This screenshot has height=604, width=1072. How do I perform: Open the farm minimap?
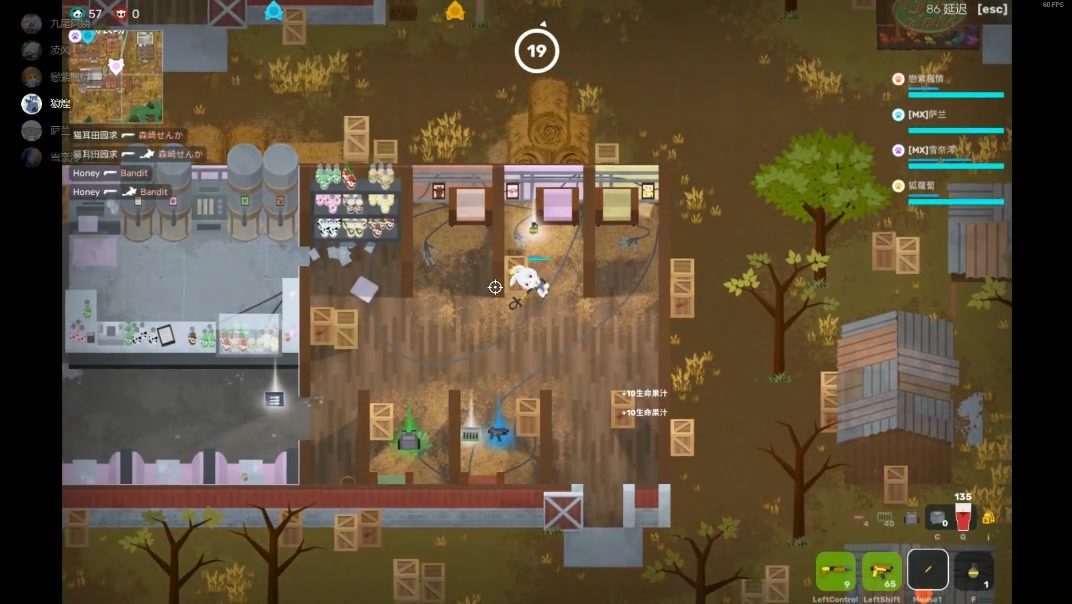coord(115,76)
